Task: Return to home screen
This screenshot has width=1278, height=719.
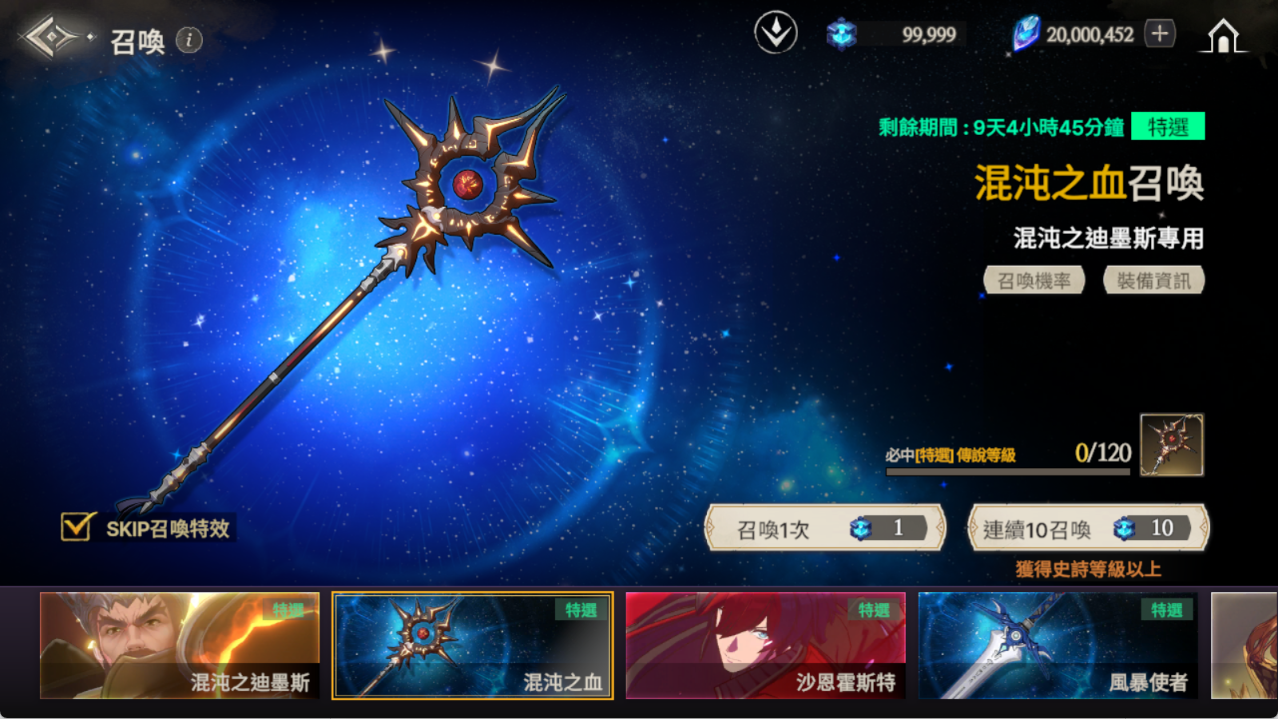Action: coord(1223,36)
